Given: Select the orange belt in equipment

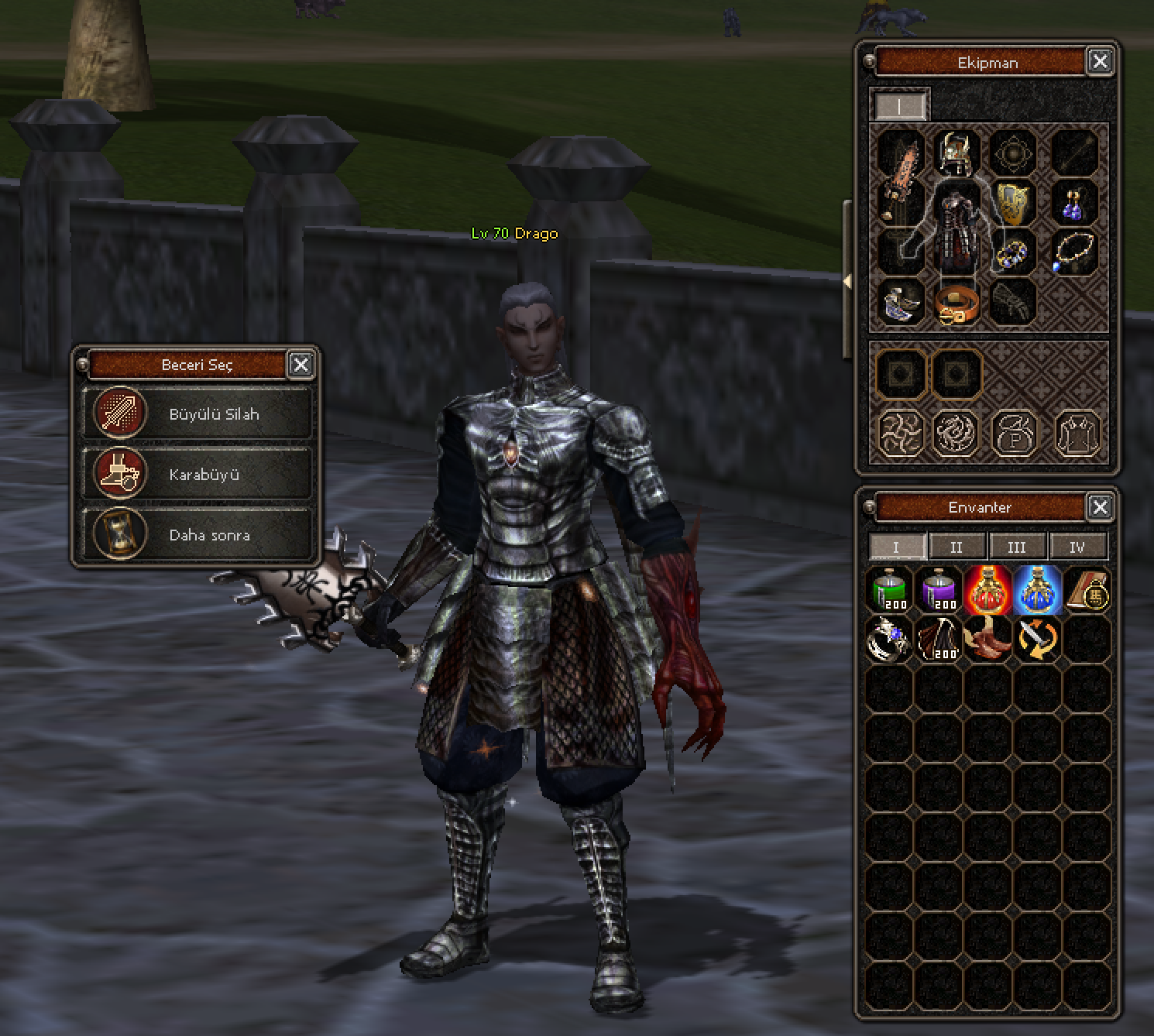Looking at the screenshot, I should (x=957, y=302).
